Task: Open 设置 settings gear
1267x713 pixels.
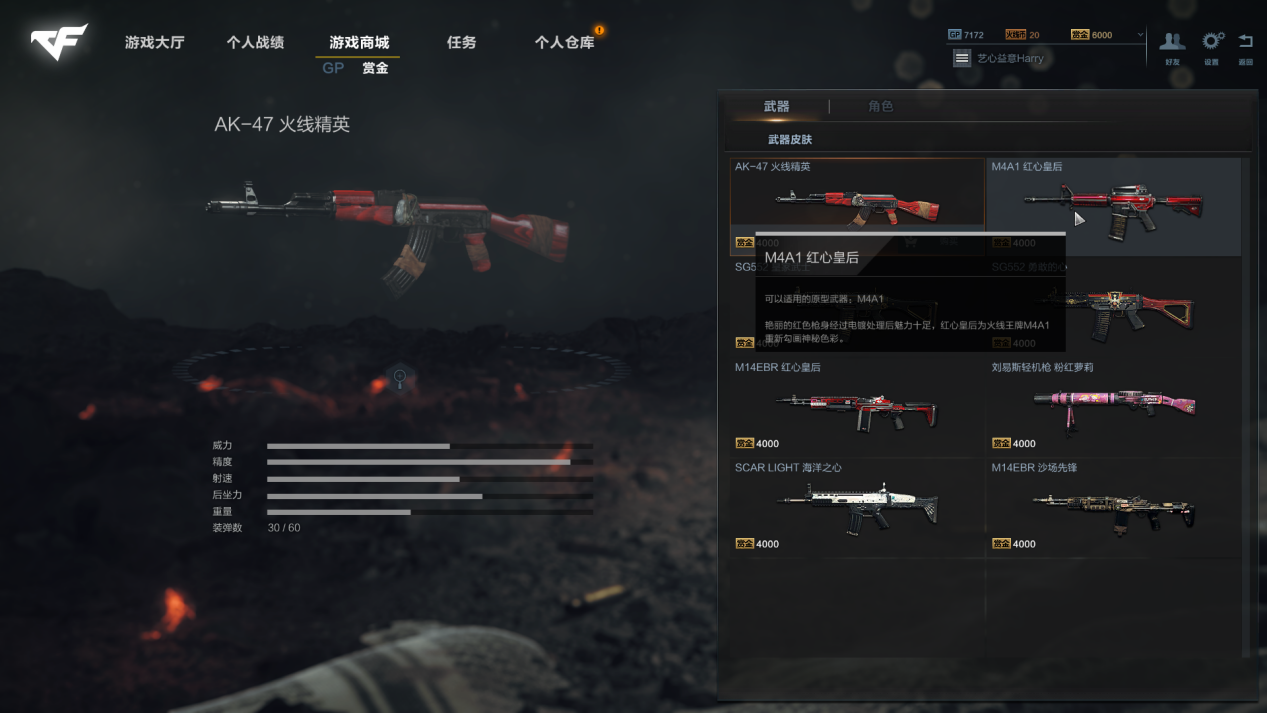Action: point(1212,46)
